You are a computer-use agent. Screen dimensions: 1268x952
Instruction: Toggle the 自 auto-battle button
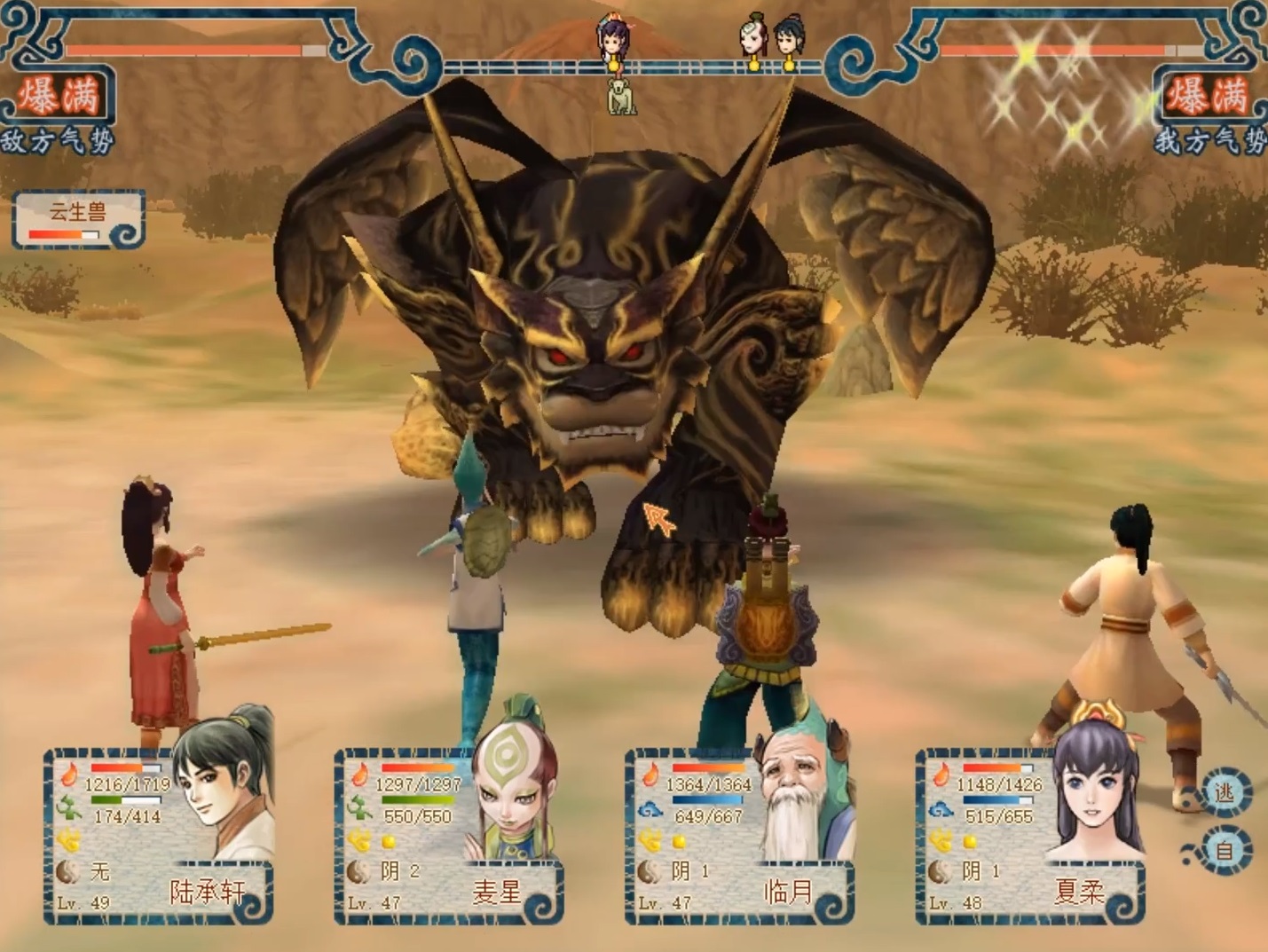1225,850
